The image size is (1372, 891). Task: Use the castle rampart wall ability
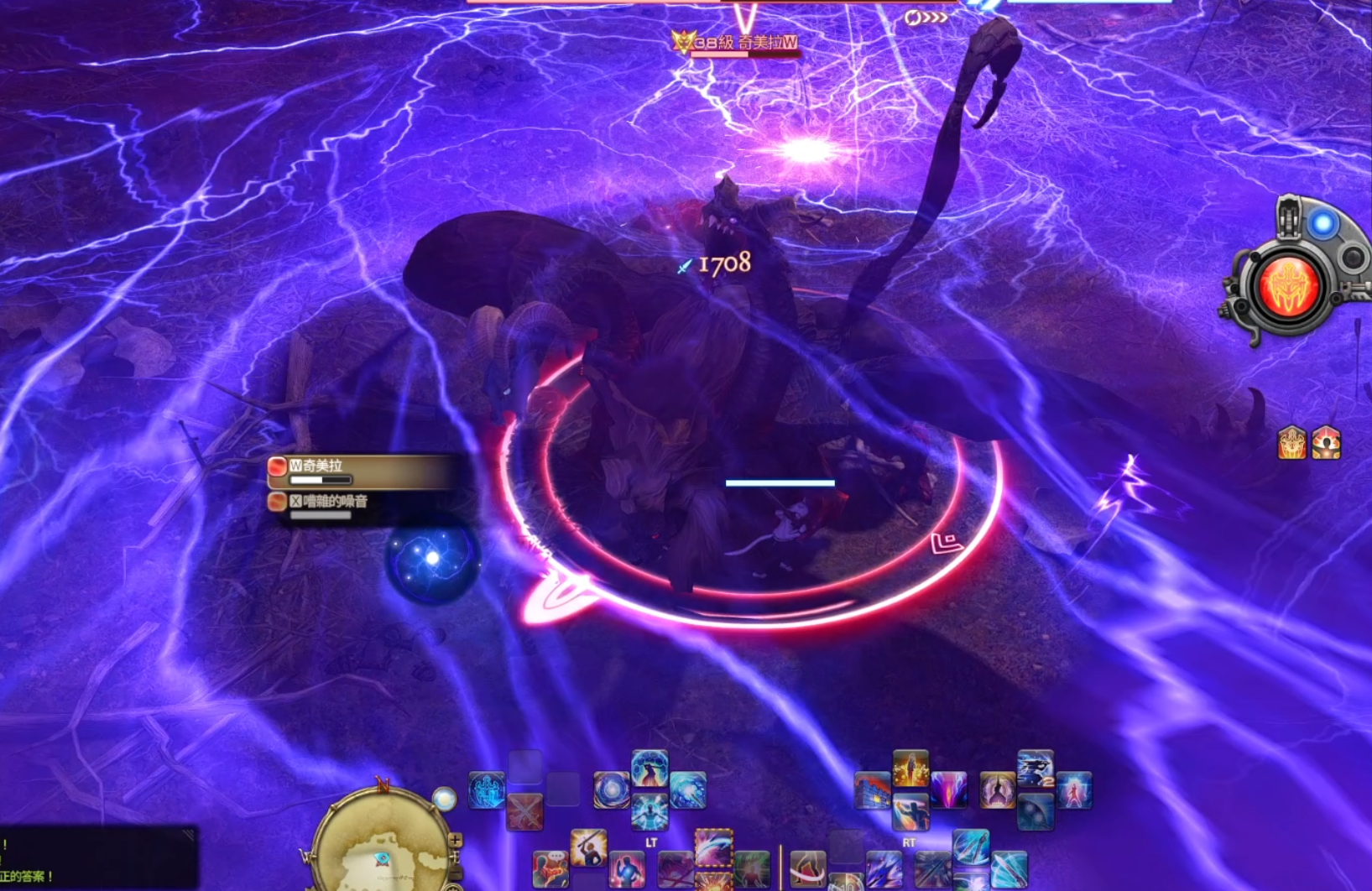tap(872, 791)
